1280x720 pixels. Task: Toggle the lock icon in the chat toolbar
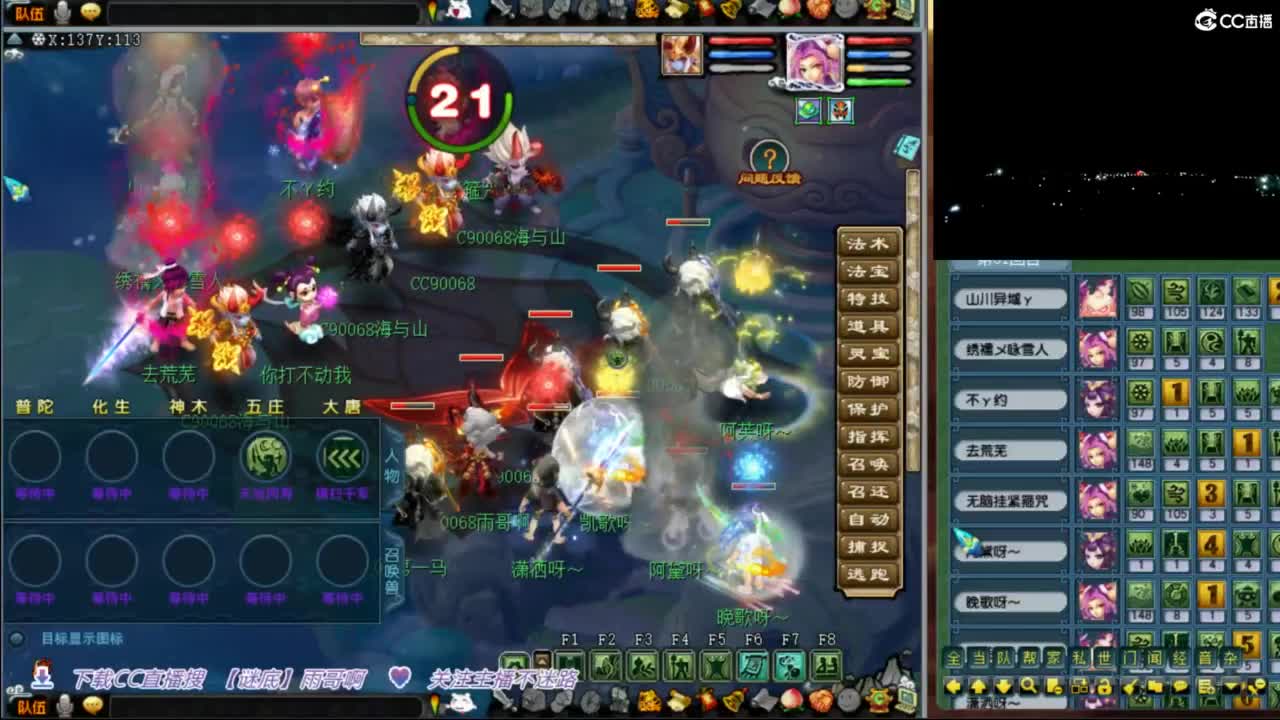pyautogui.click(x=1105, y=686)
